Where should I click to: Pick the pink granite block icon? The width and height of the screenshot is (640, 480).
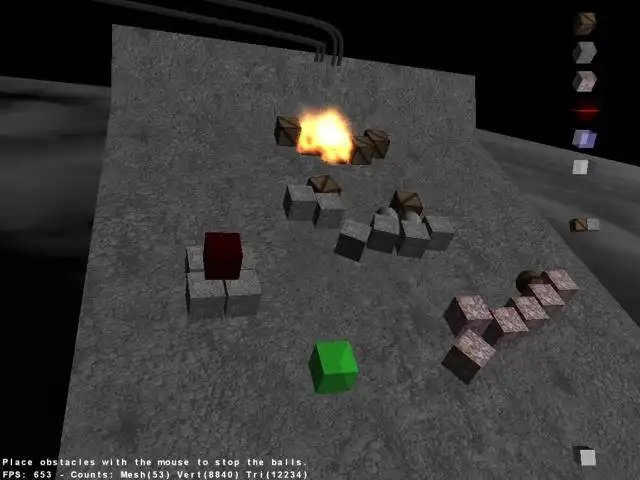click(585, 81)
